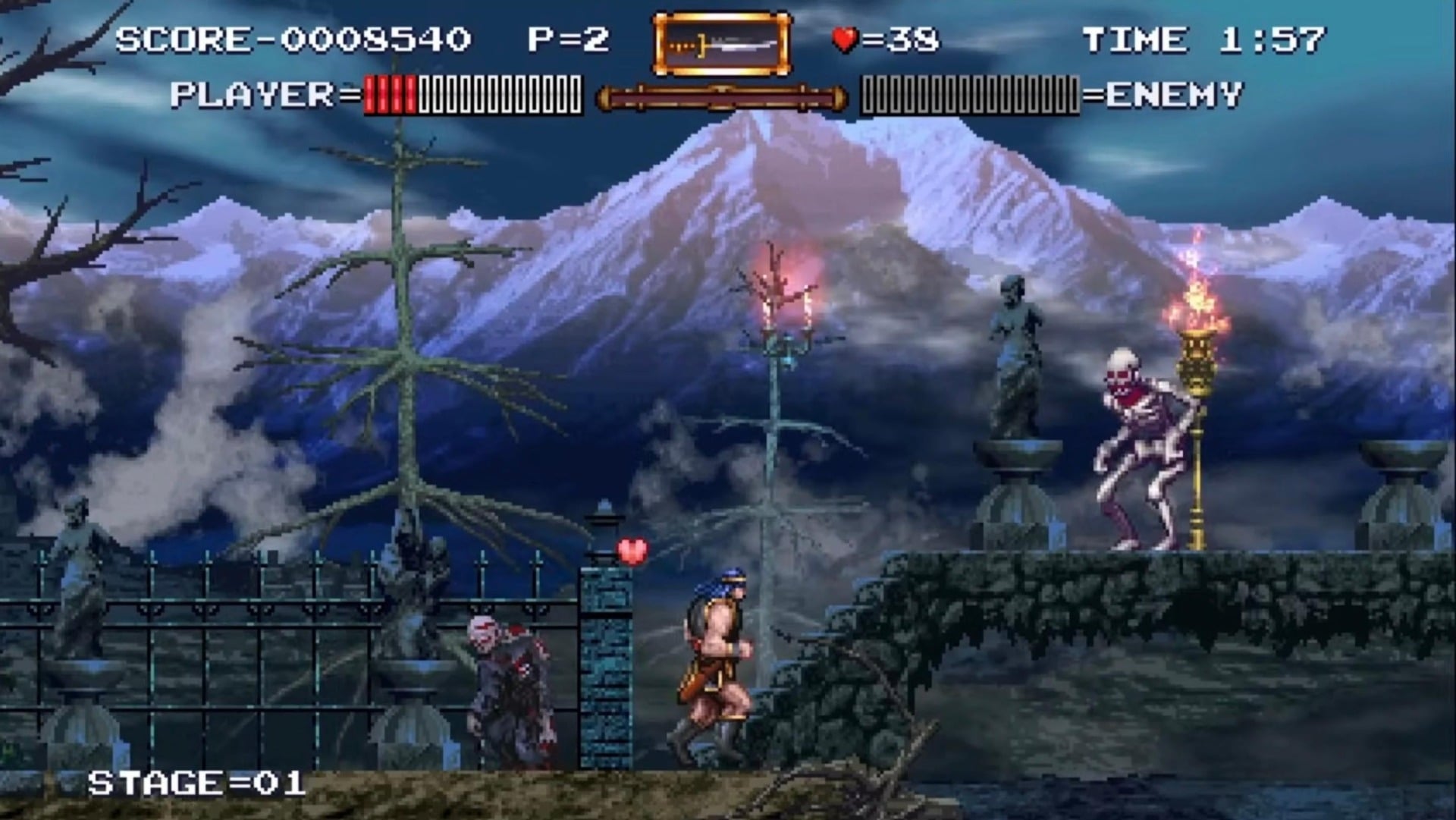Click the ornate gold subweapon frame
The height and width of the screenshot is (820, 1456).
[x=719, y=44]
